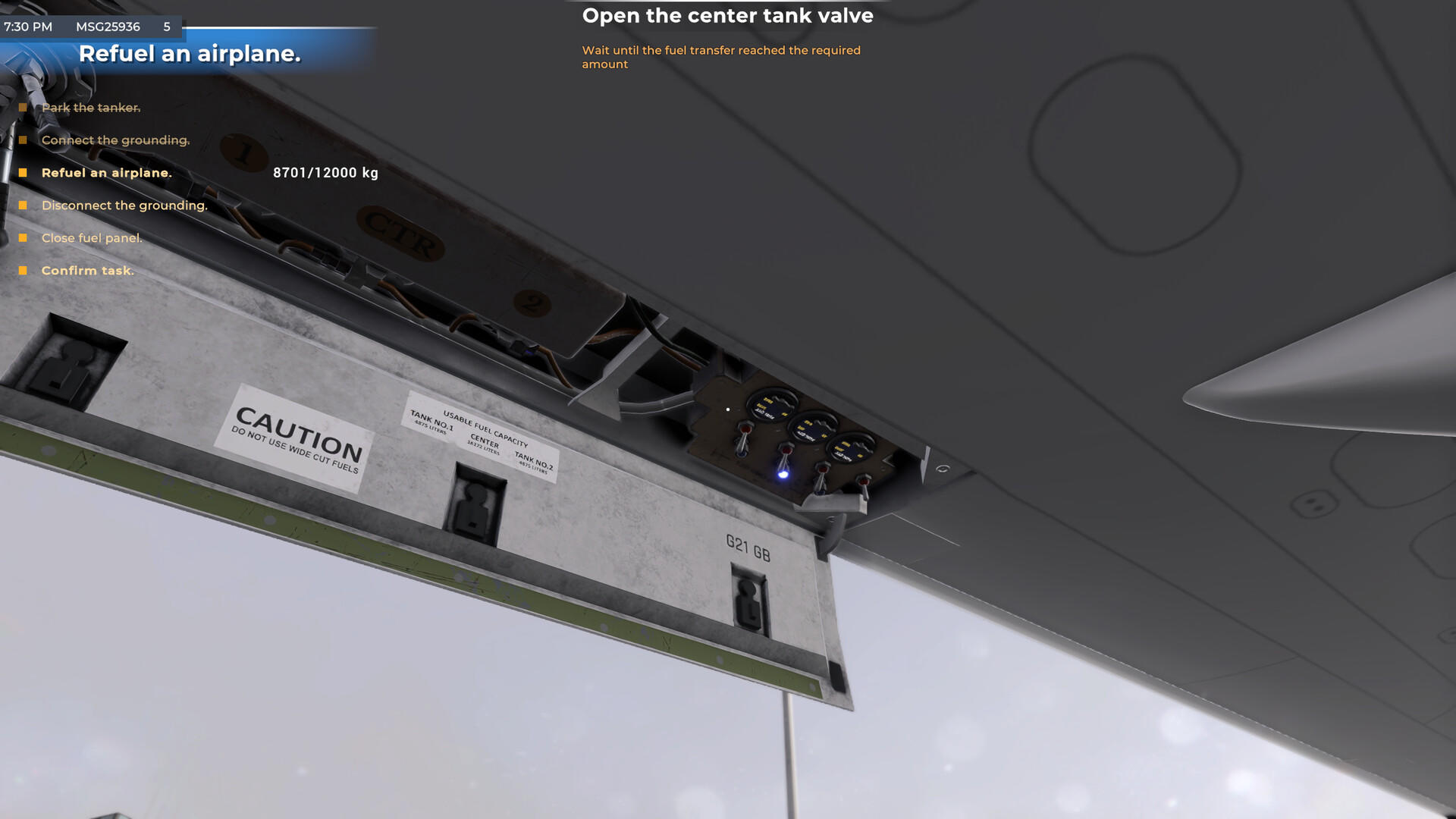
Task: Click the Tank No.1 fuel quantity gauge
Action: point(771,406)
